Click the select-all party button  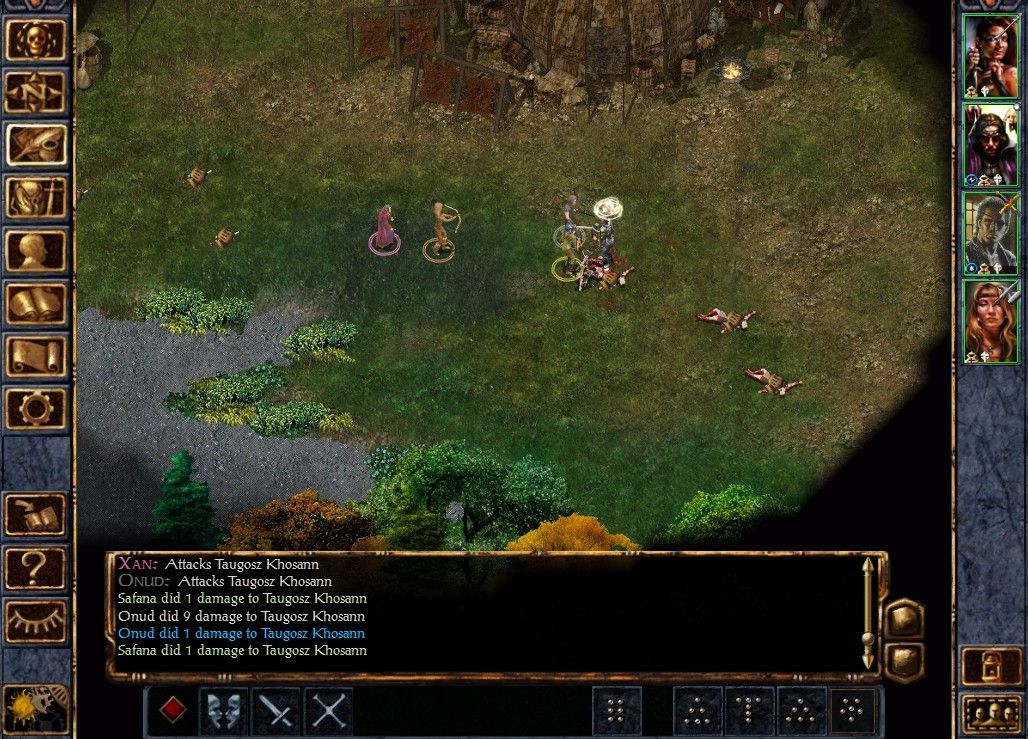990,712
